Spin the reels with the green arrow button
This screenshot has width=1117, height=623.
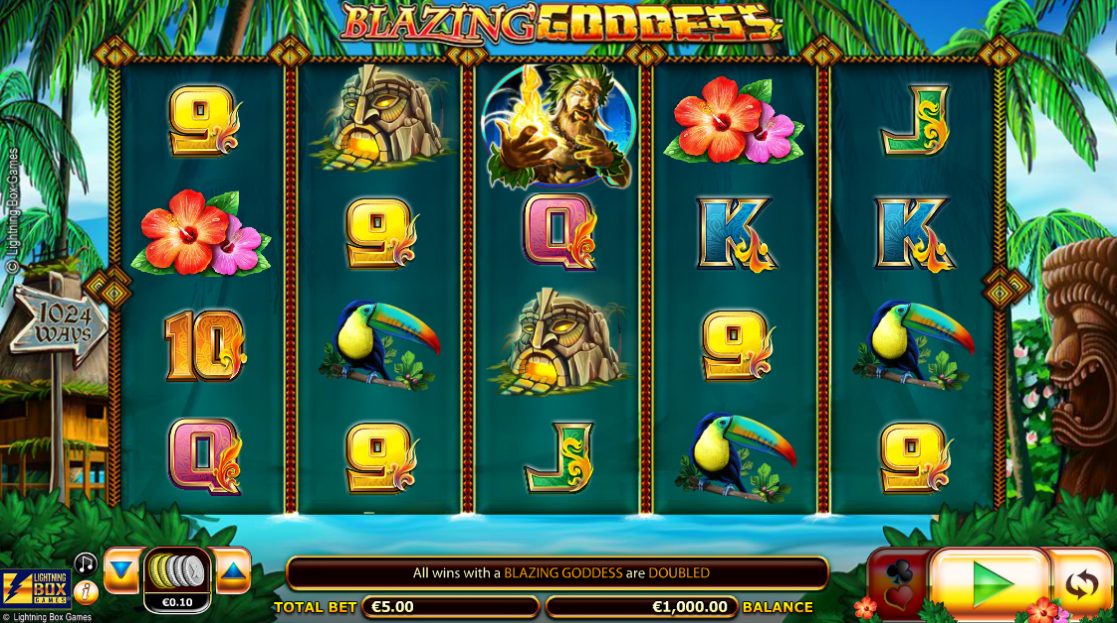988,582
